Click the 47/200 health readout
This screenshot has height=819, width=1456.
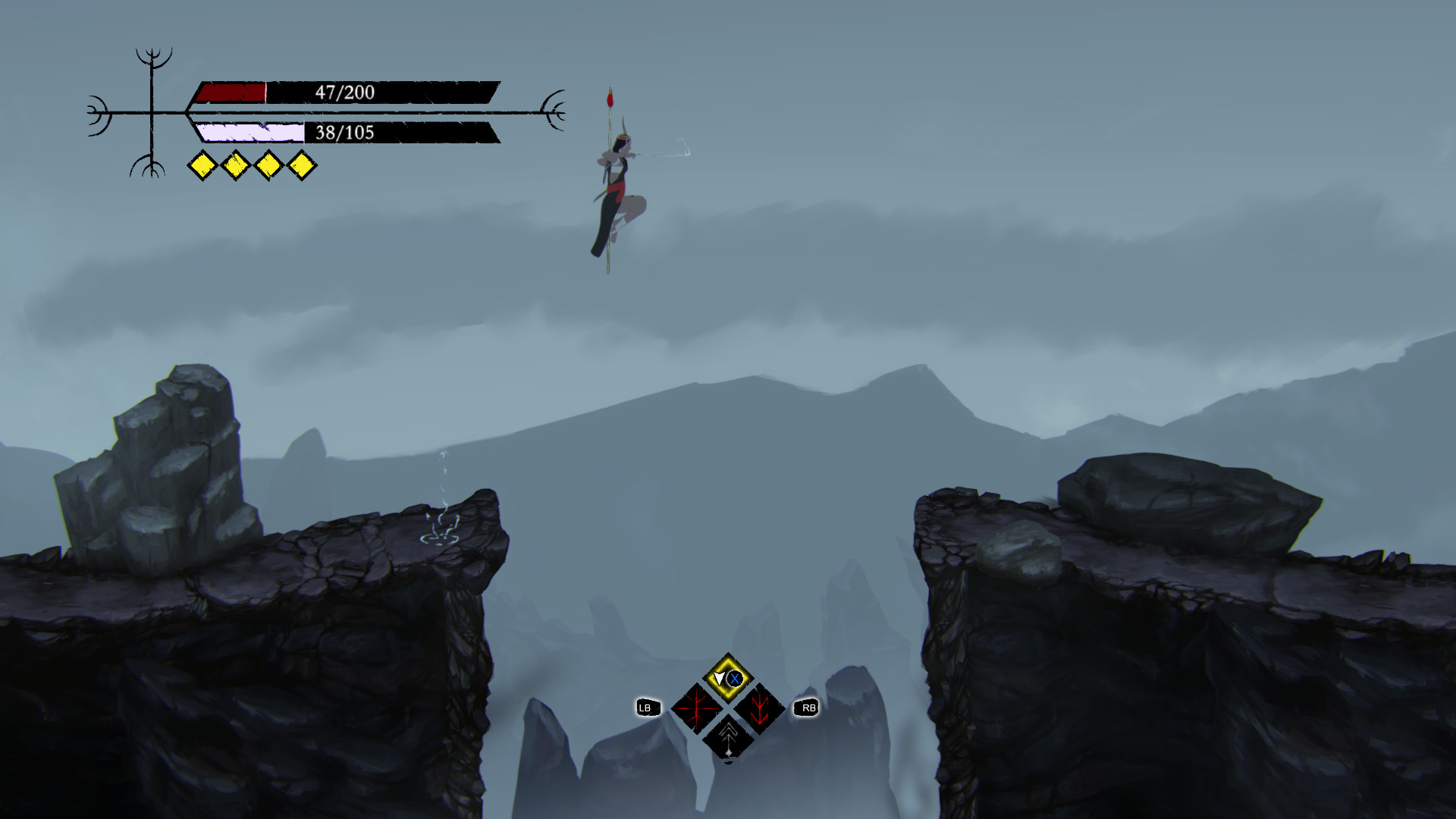pos(347,91)
